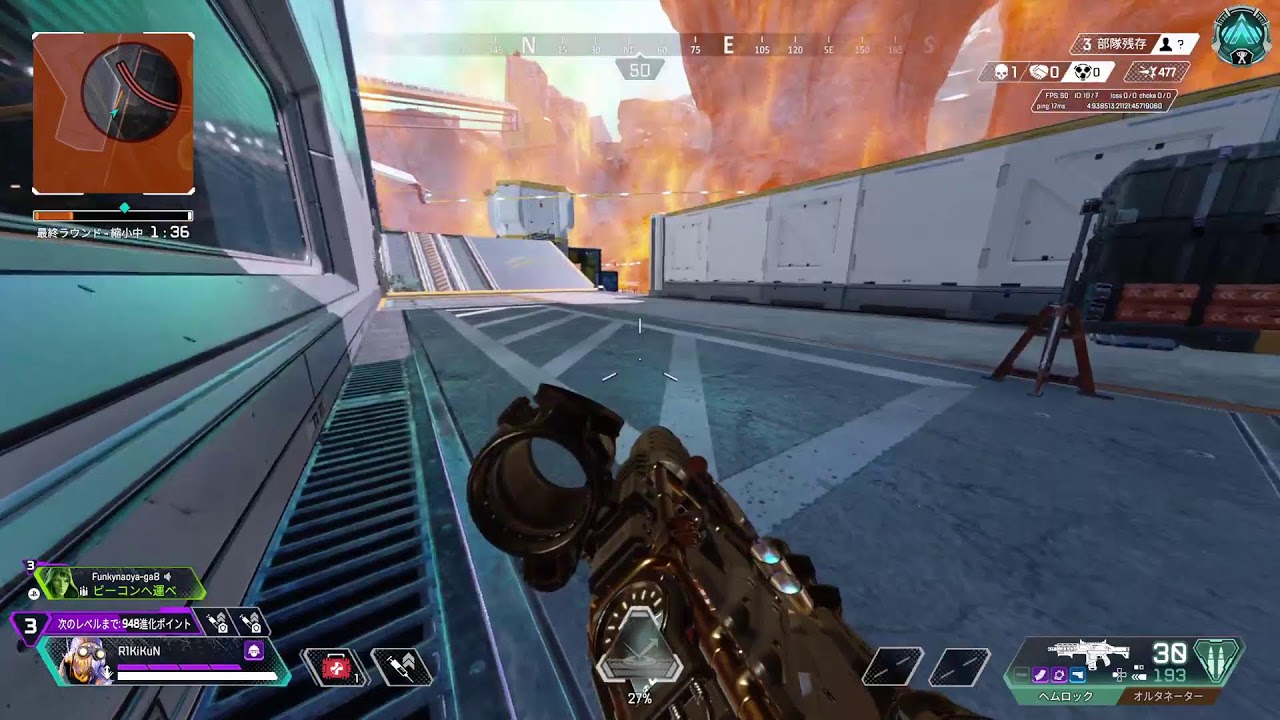Viewport: 1280px width, 720px height.
Task: Click the round countdown progress bar
Action: tap(112, 214)
